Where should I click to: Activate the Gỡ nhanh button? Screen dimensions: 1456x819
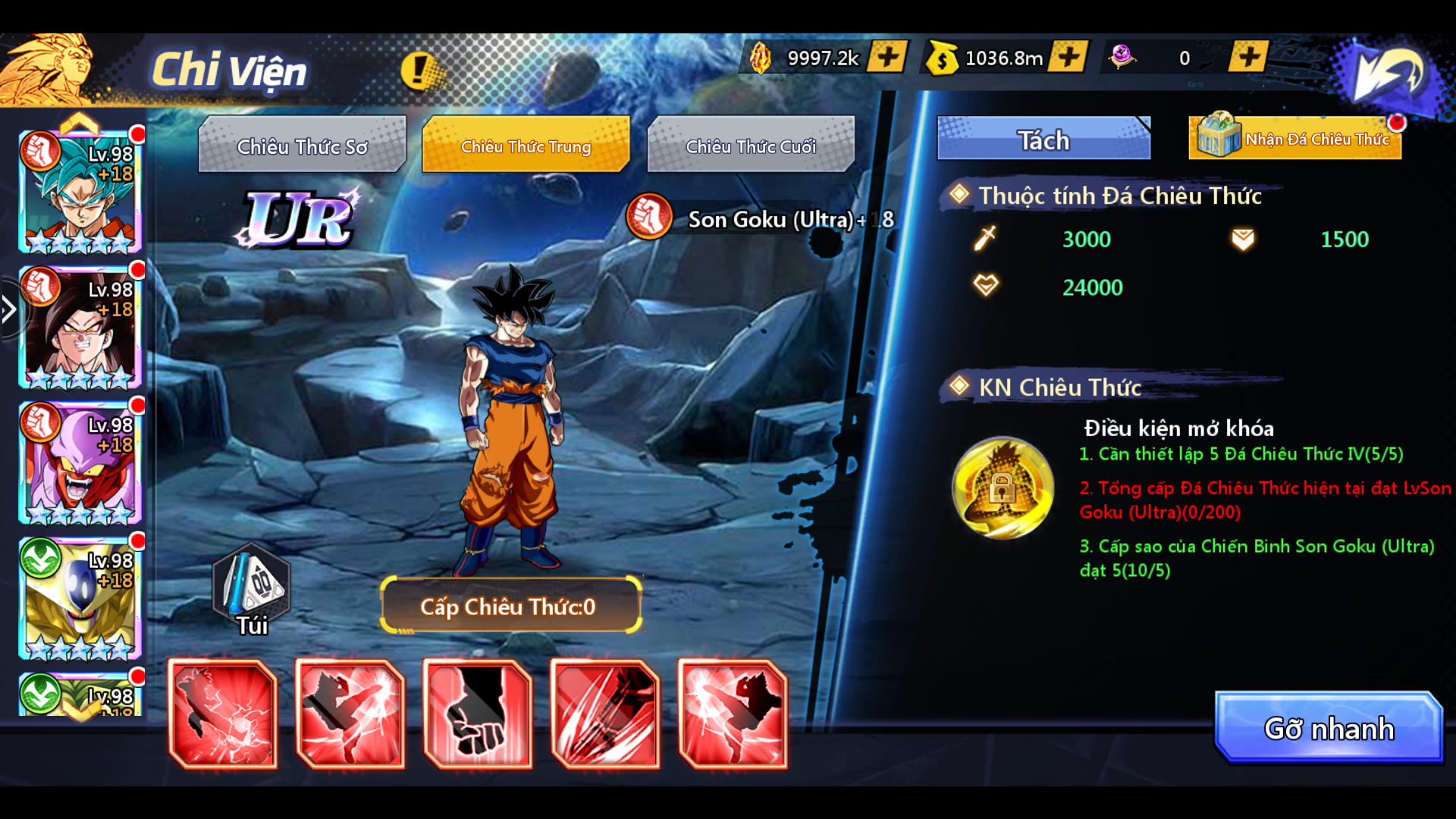pyautogui.click(x=1329, y=728)
